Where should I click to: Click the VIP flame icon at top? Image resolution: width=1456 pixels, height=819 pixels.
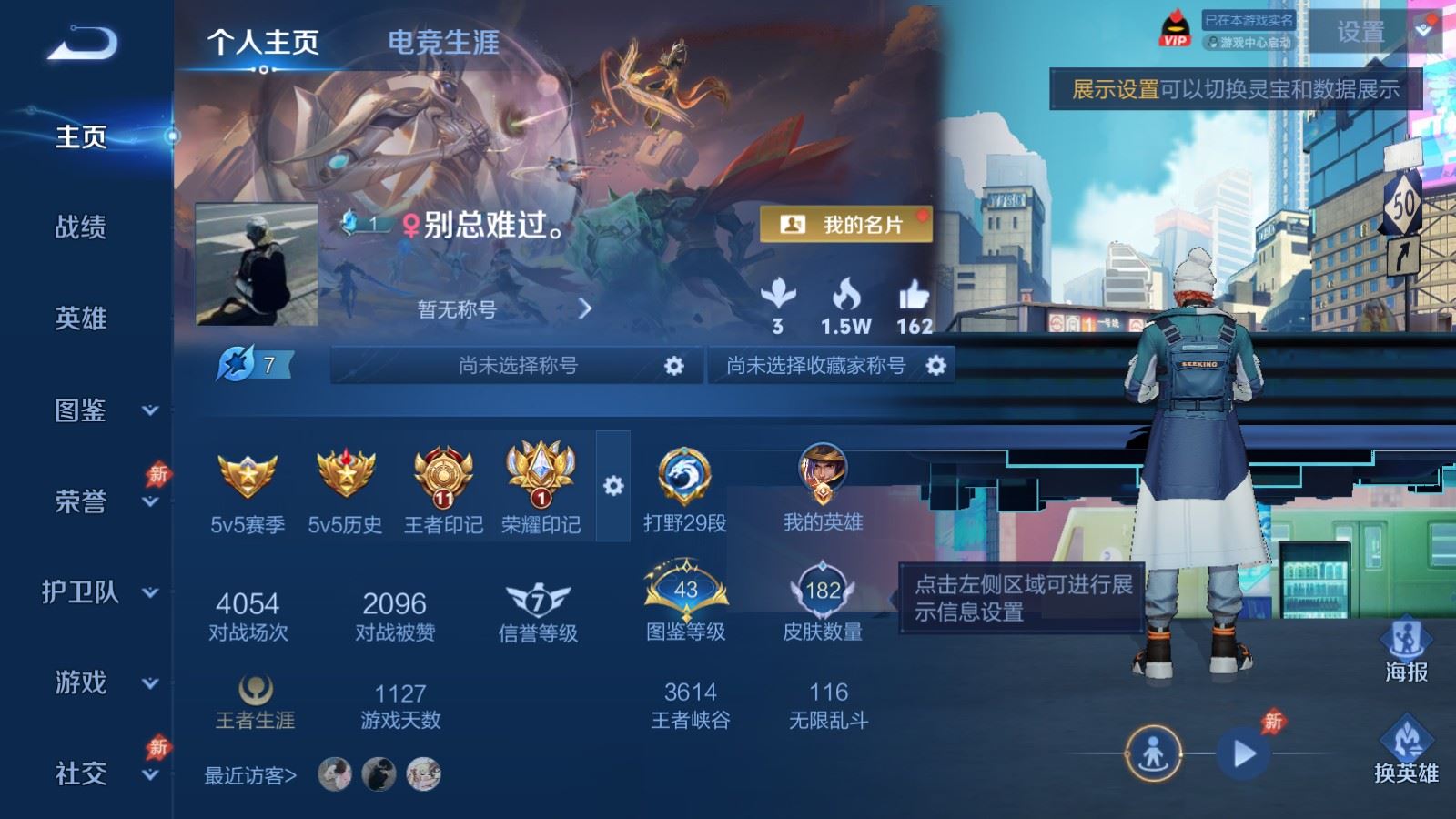coord(1176,29)
